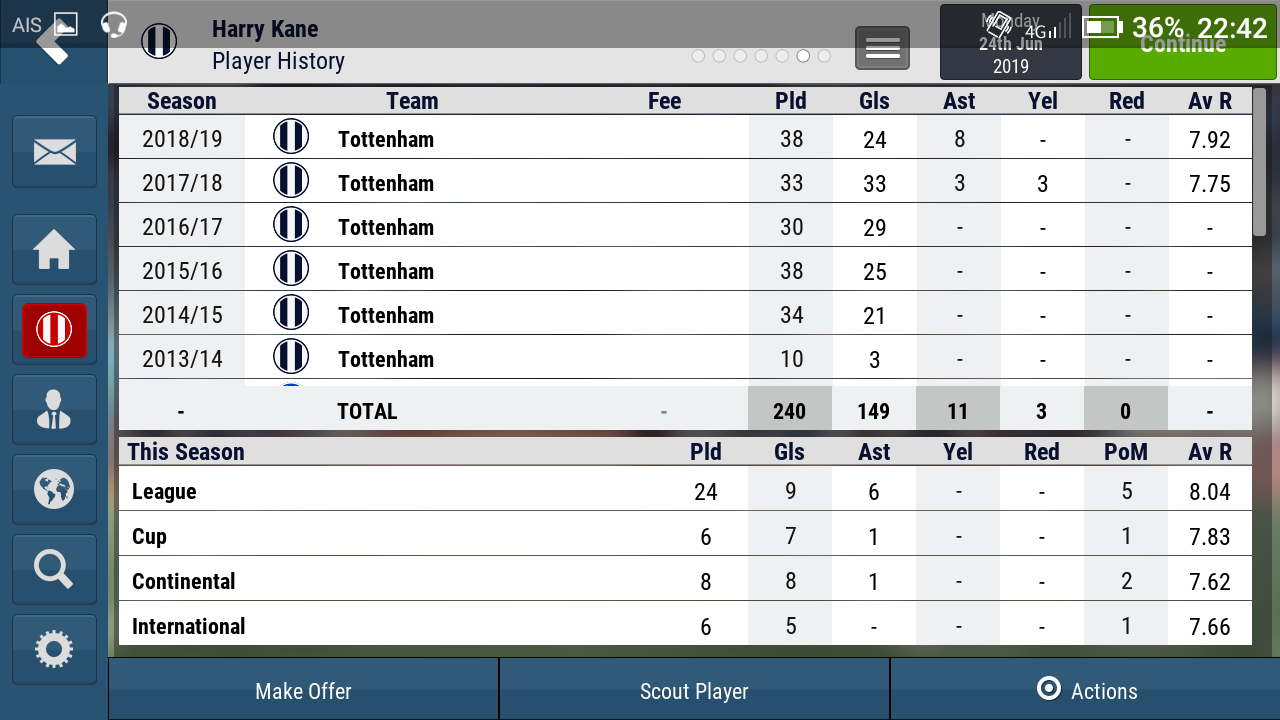The height and width of the screenshot is (720, 1280).
Task: Choose Scout Player
Action: pyautogui.click(x=694, y=691)
